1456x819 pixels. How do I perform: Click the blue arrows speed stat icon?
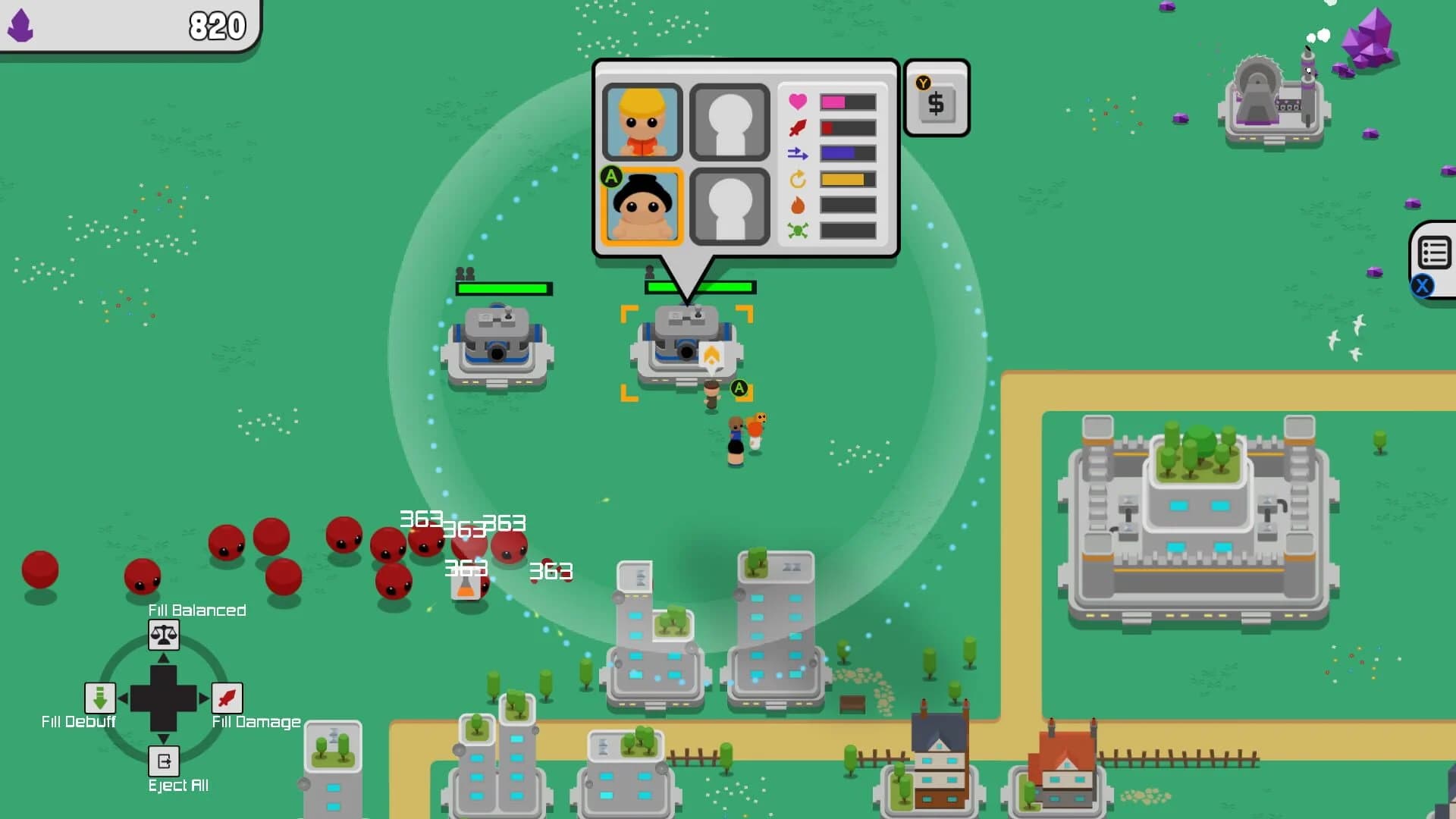coord(798,153)
